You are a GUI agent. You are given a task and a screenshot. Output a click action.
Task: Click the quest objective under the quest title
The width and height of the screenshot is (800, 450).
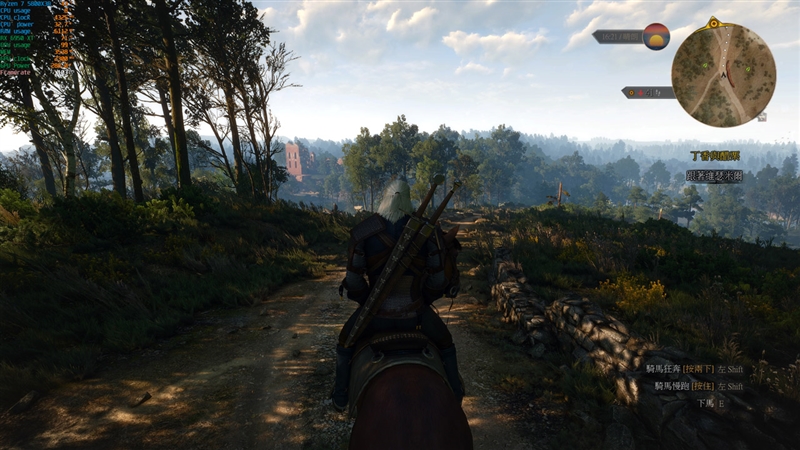(x=714, y=175)
